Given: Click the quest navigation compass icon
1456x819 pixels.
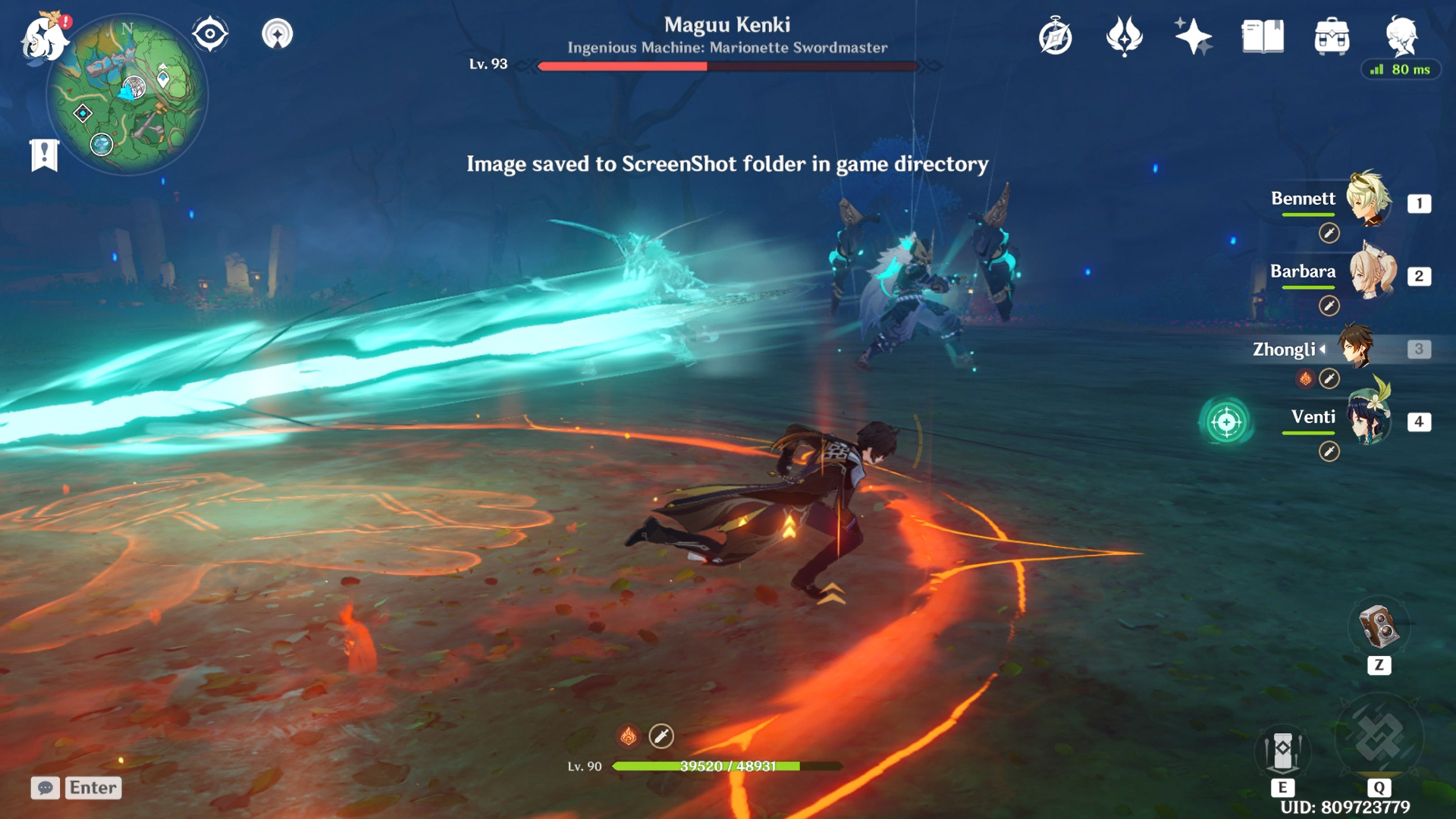Looking at the screenshot, I should (210, 32).
